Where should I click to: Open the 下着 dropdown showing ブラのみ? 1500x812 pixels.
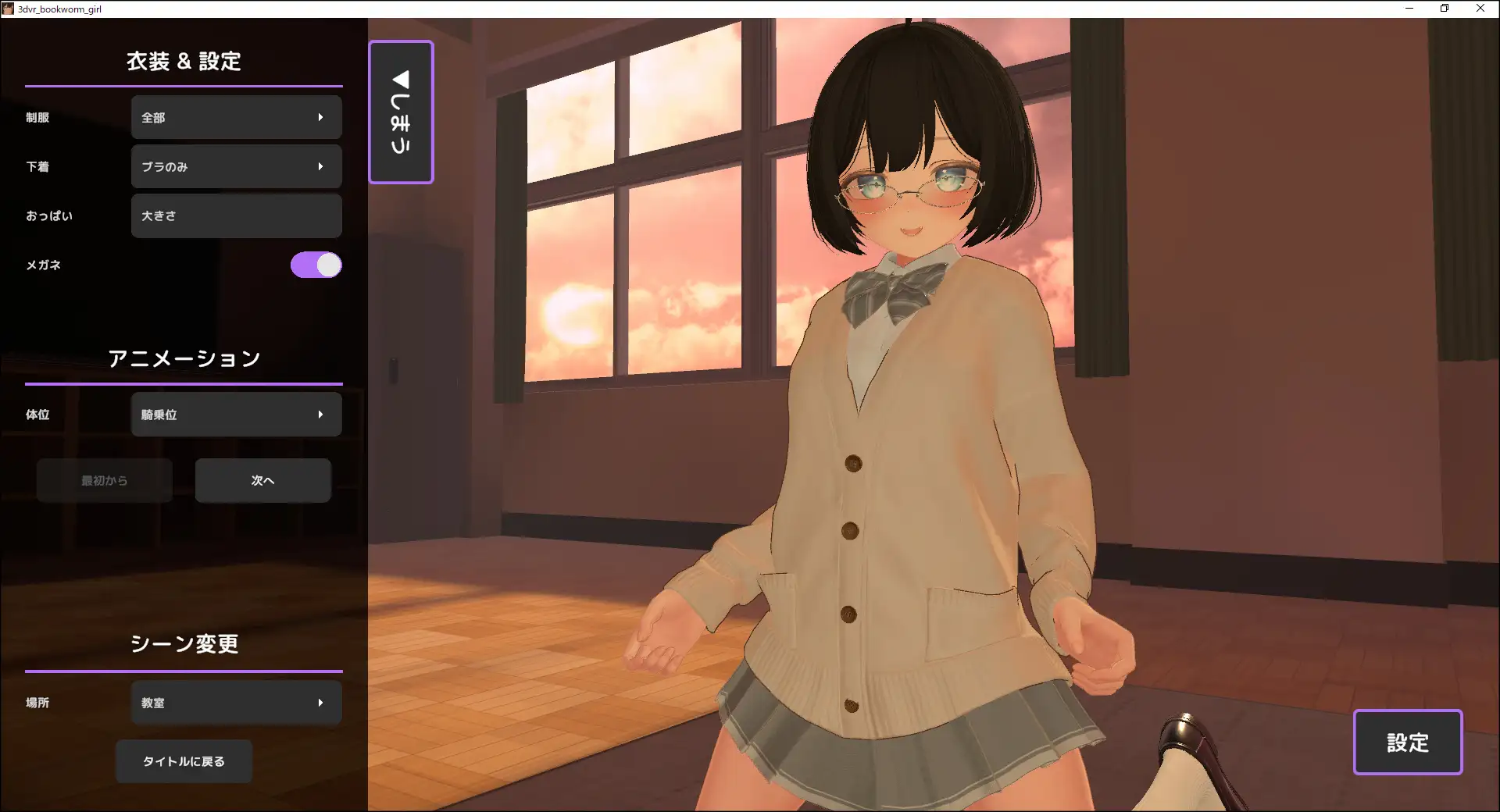click(236, 166)
